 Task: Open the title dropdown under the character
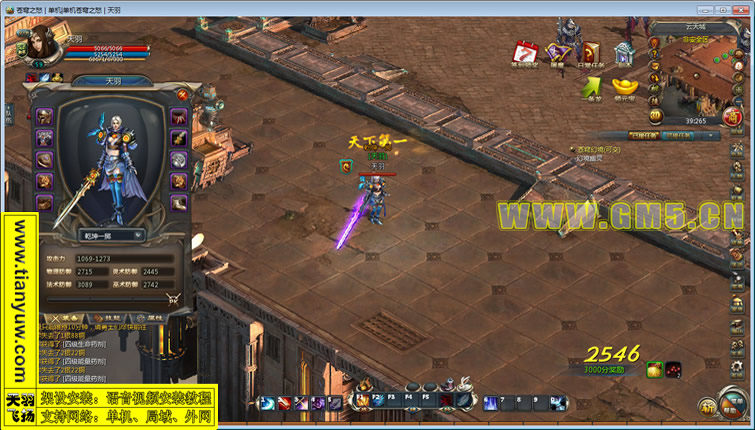coord(110,235)
